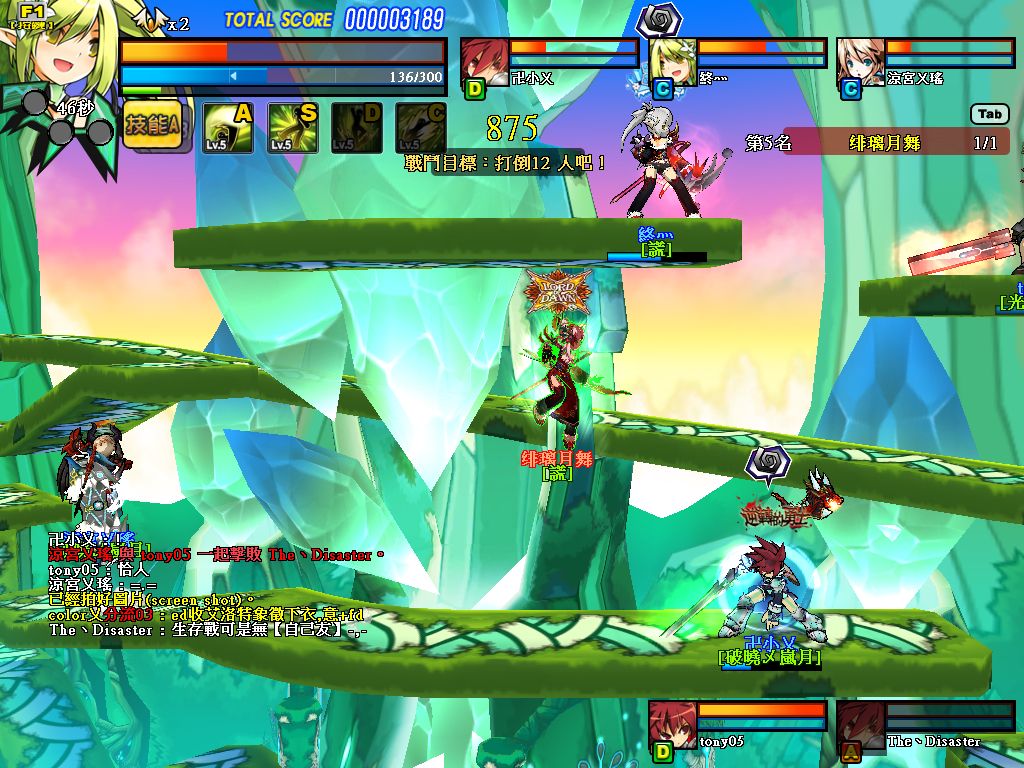Select player 卍小乂's portrait
1024x768 pixels.
(x=485, y=60)
